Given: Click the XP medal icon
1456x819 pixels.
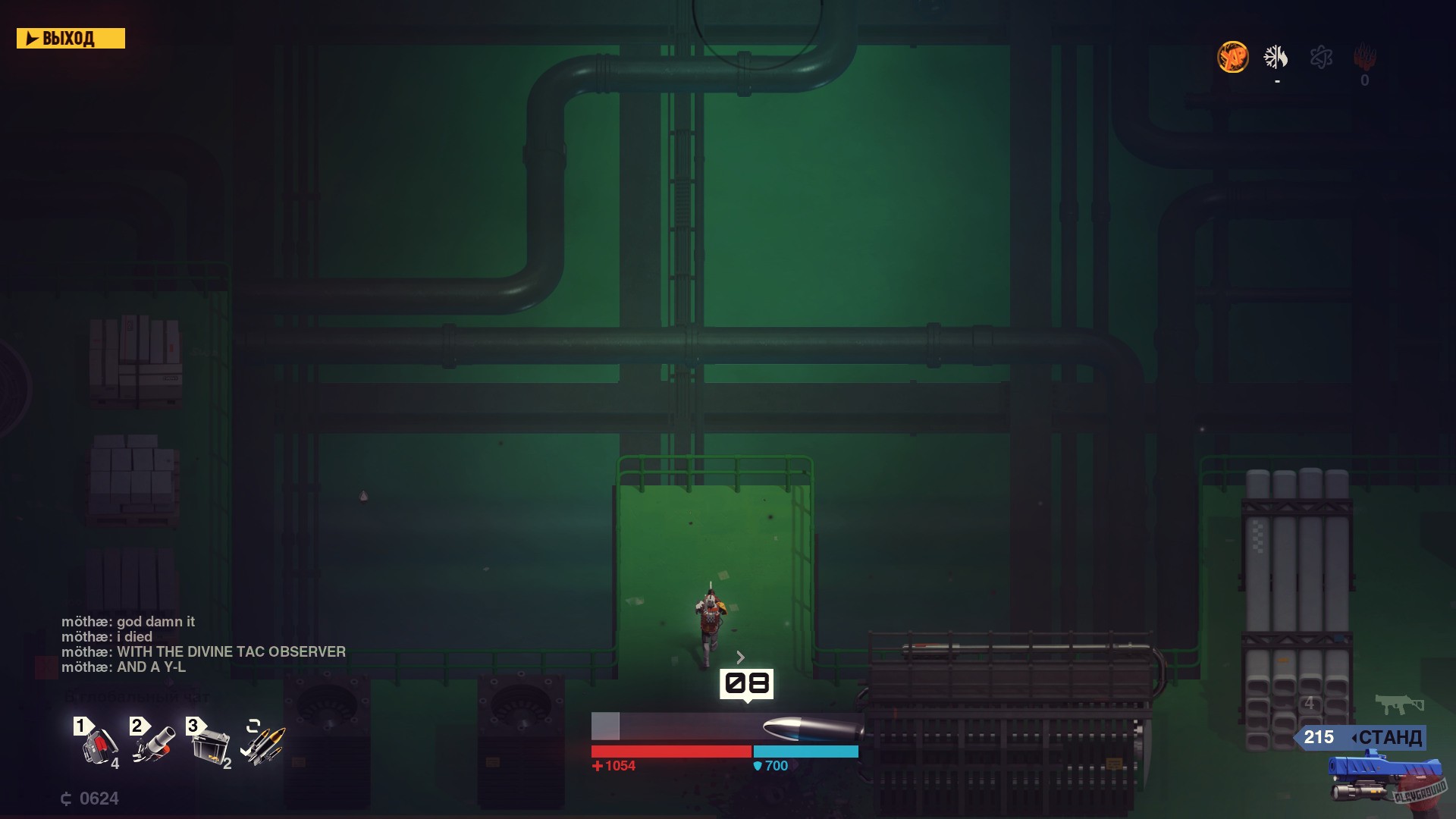Looking at the screenshot, I should [x=1232, y=58].
